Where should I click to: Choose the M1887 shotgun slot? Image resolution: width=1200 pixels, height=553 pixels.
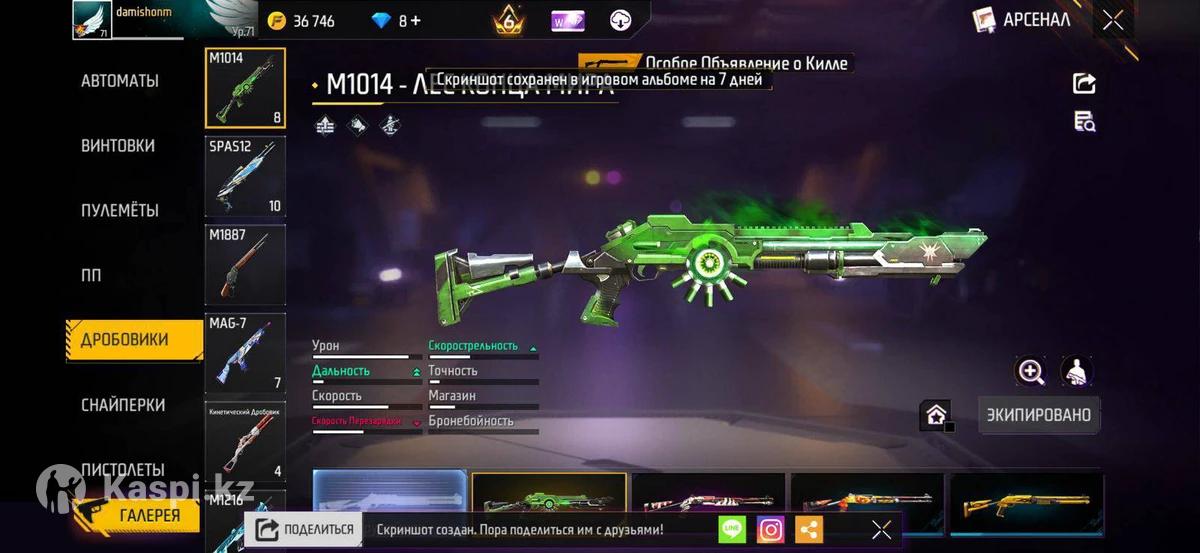(245, 264)
